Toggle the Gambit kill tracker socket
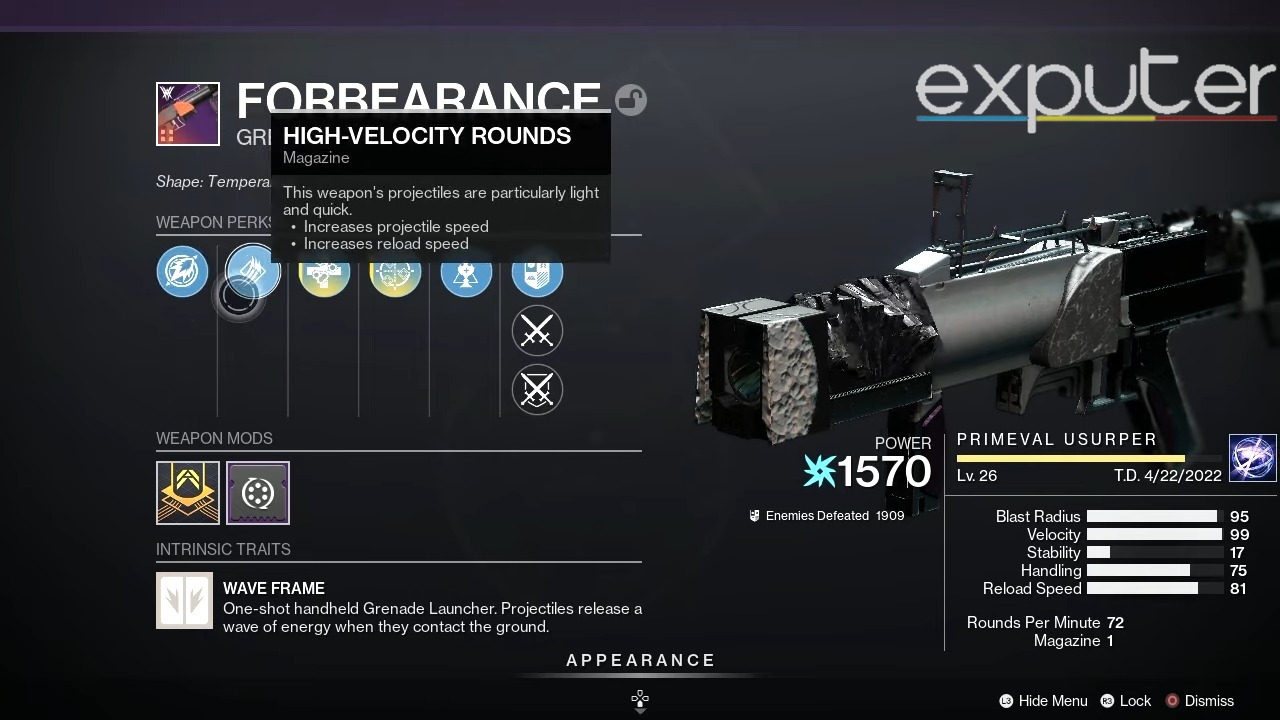 pyautogui.click(x=537, y=390)
